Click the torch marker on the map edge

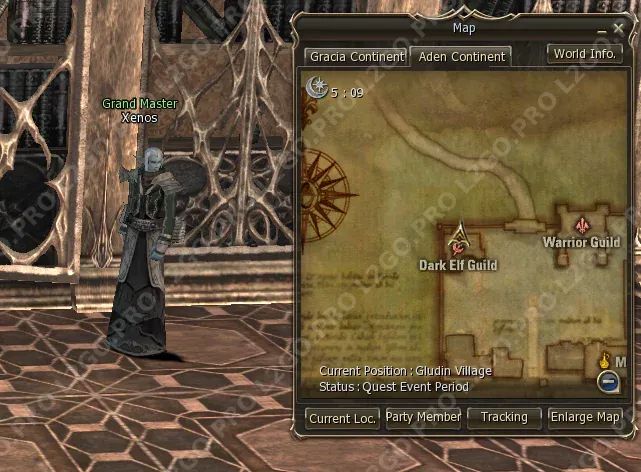click(x=604, y=359)
